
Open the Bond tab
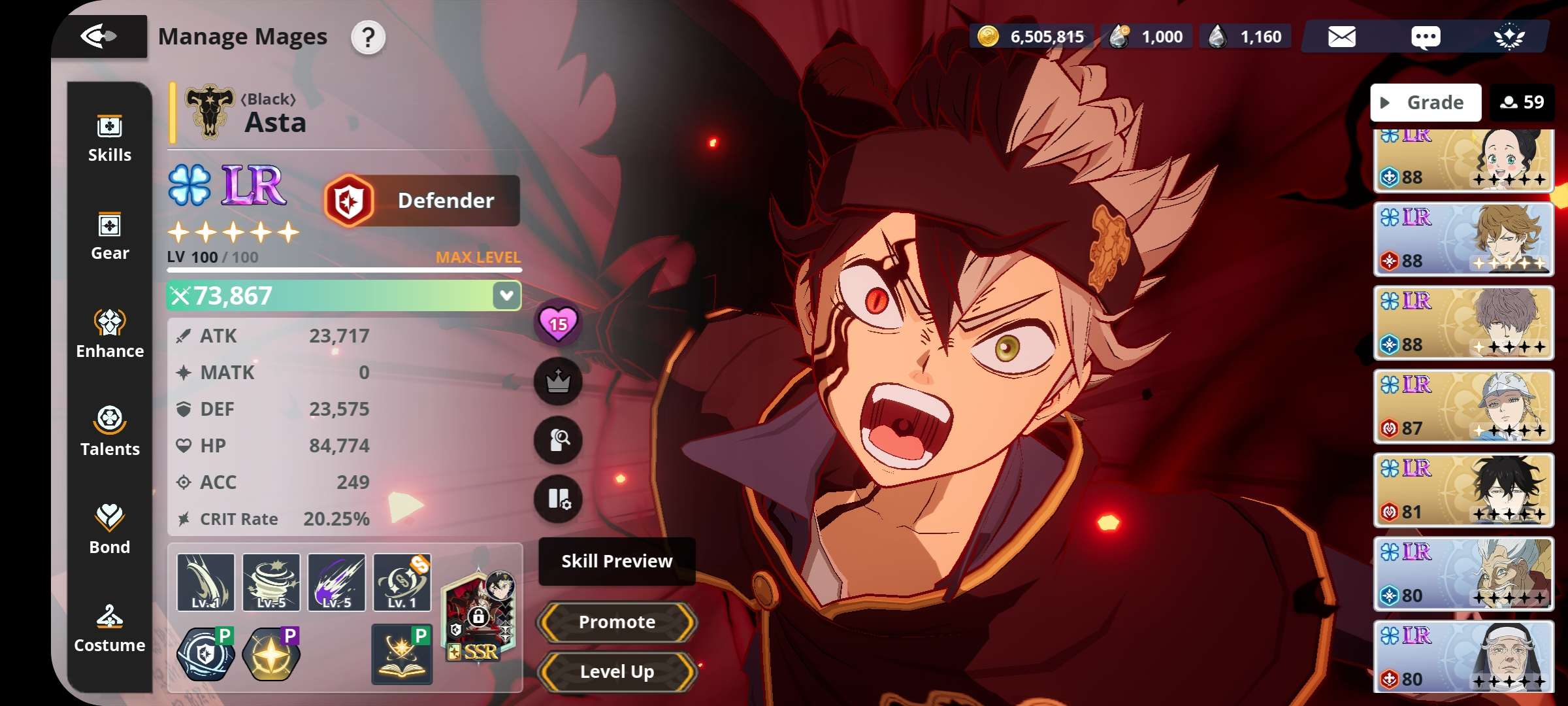coord(109,530)
